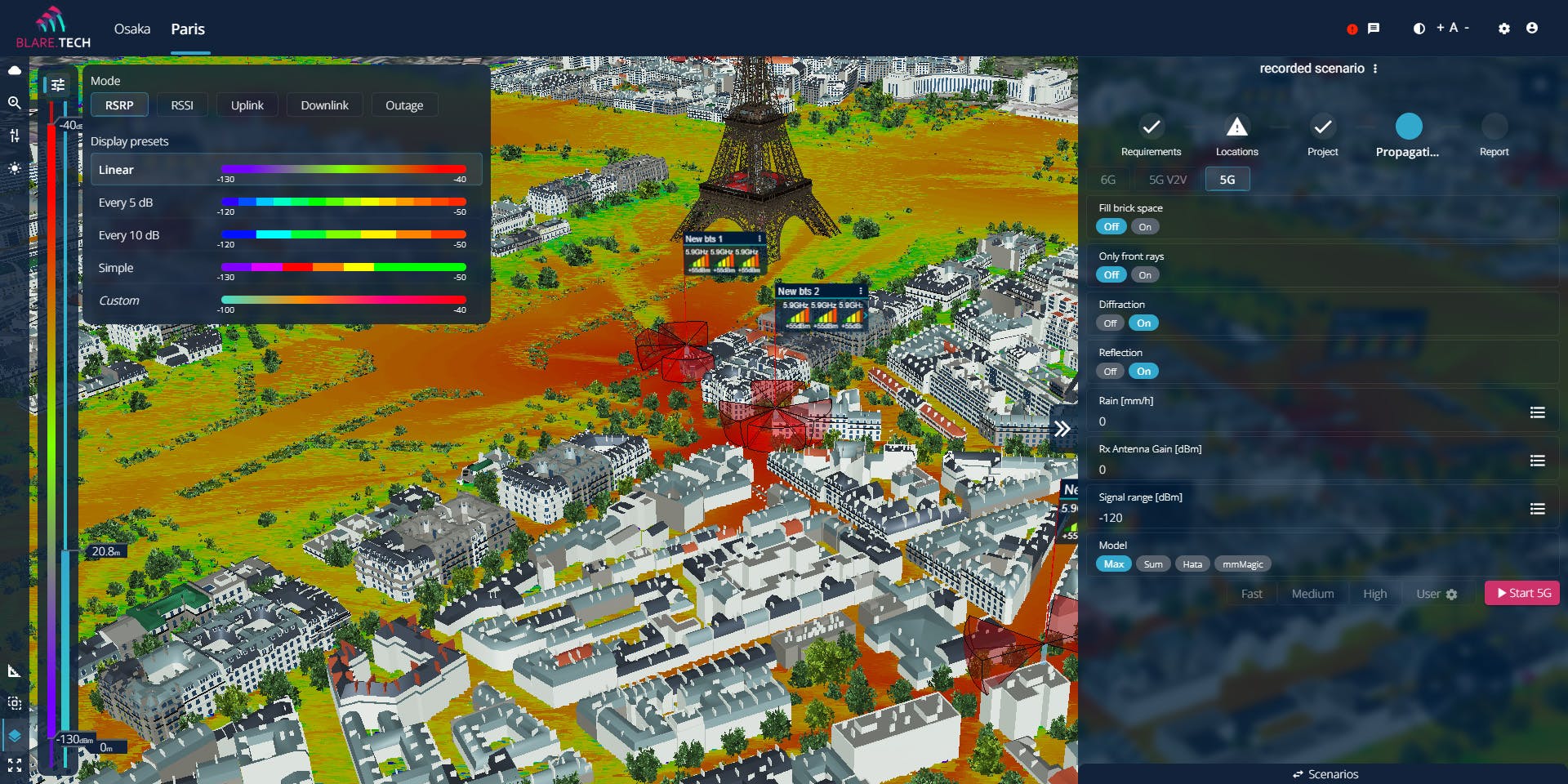Open the filters tool in left sidebar

point(14,136)
